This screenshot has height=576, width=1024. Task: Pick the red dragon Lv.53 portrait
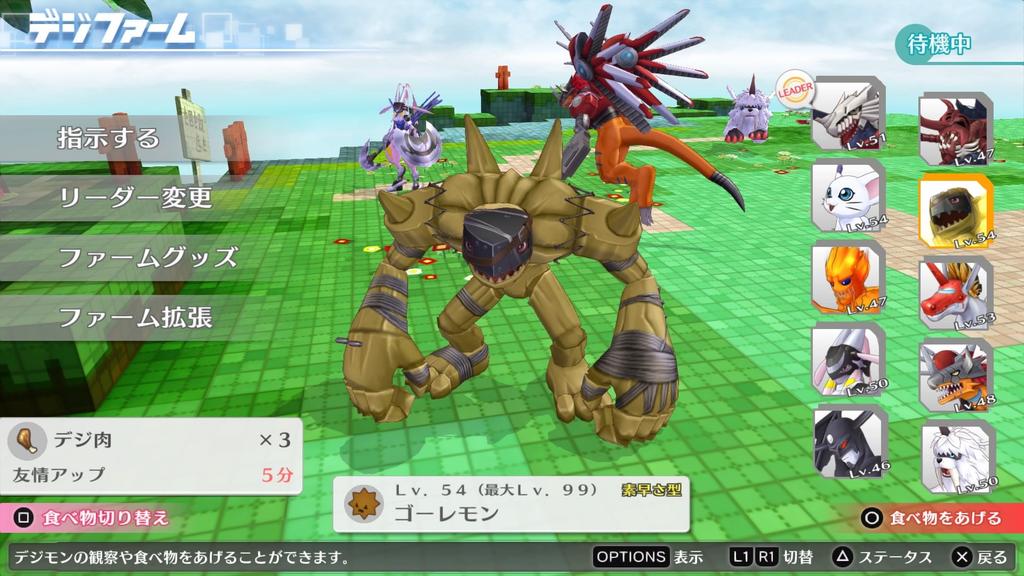click(955, 293)
